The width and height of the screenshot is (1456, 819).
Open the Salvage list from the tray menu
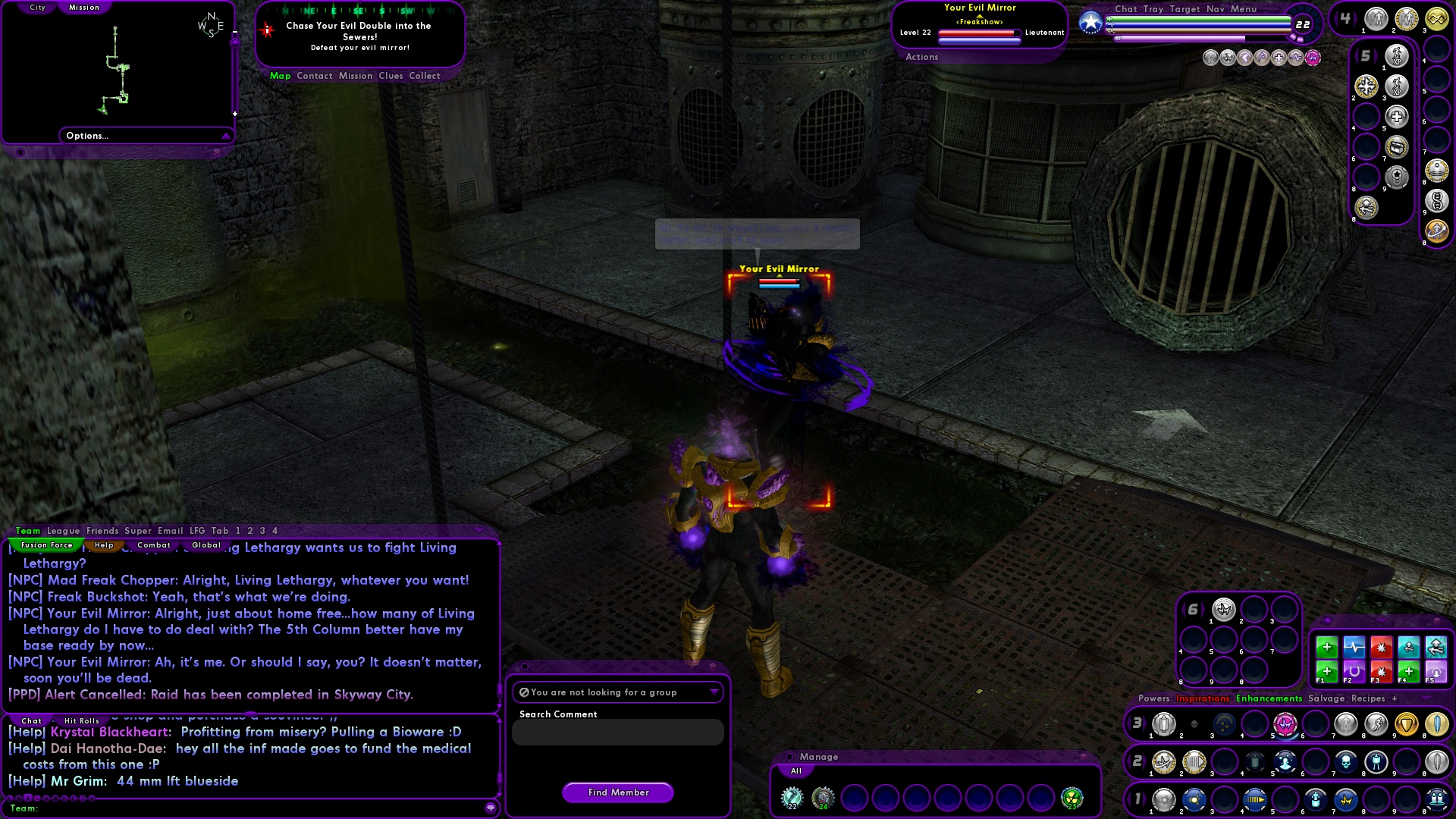1326,698
